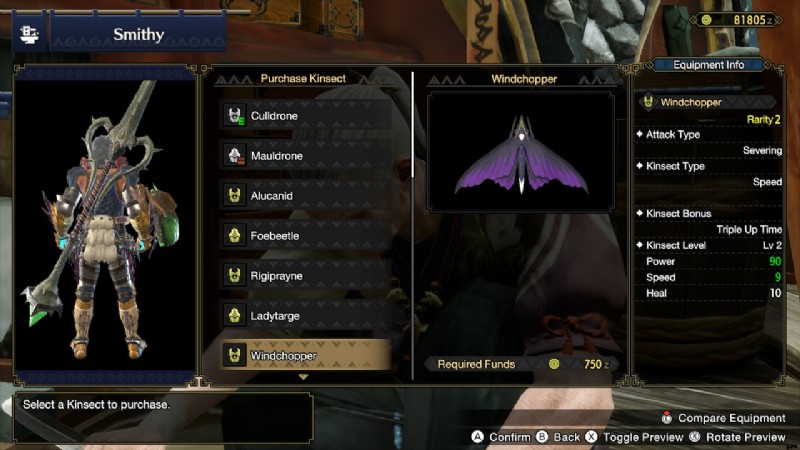Click the hunter character preview panel
800x450 pixels.
[105, 225]
